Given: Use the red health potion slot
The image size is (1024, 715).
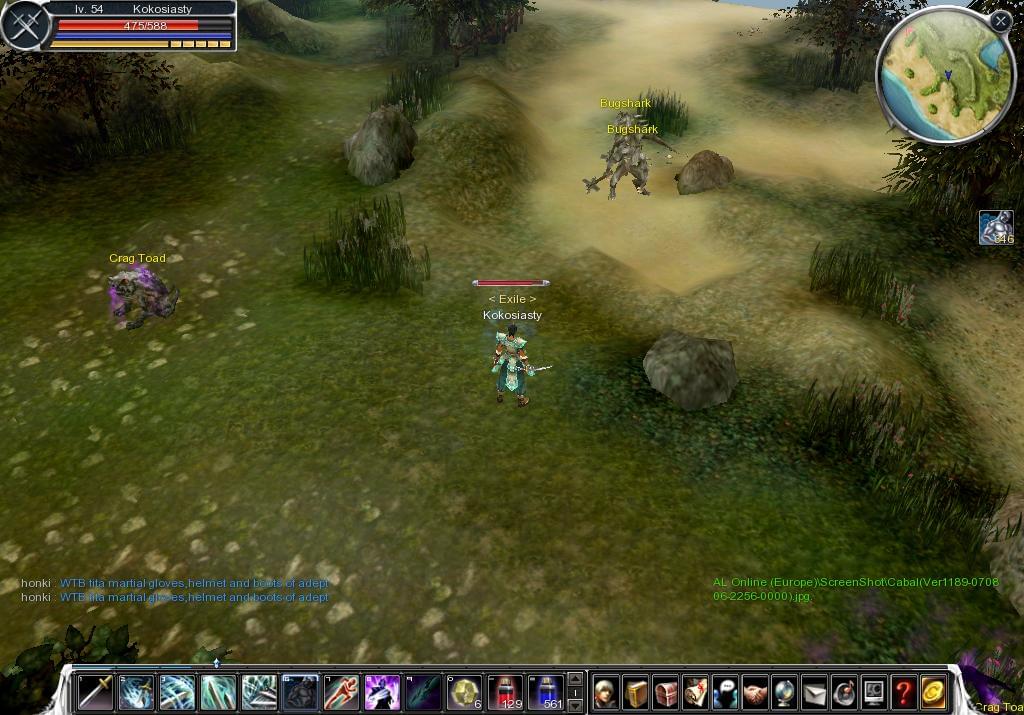Looking at the screenshot, I should tap(505, 692).
